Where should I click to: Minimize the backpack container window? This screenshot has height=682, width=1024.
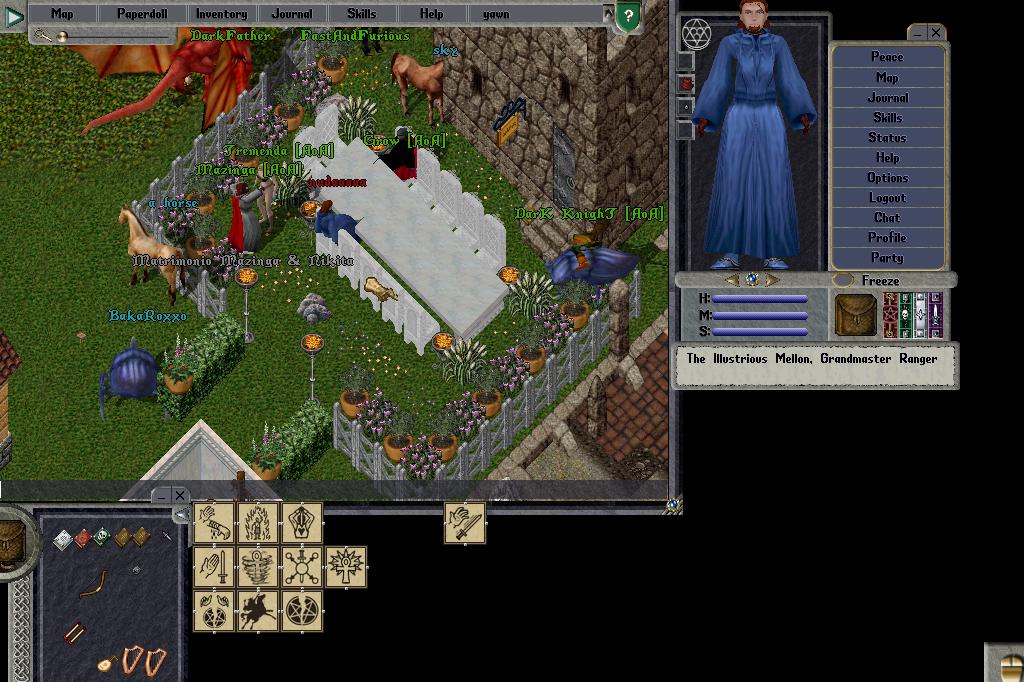pos(162,495)
